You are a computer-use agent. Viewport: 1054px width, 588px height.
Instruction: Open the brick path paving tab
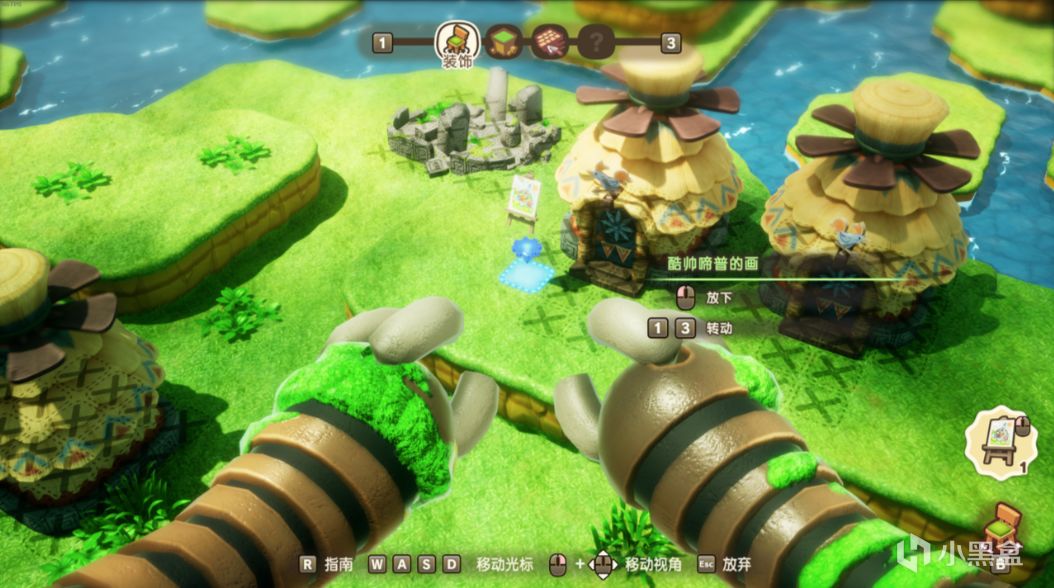click(549, 43)
